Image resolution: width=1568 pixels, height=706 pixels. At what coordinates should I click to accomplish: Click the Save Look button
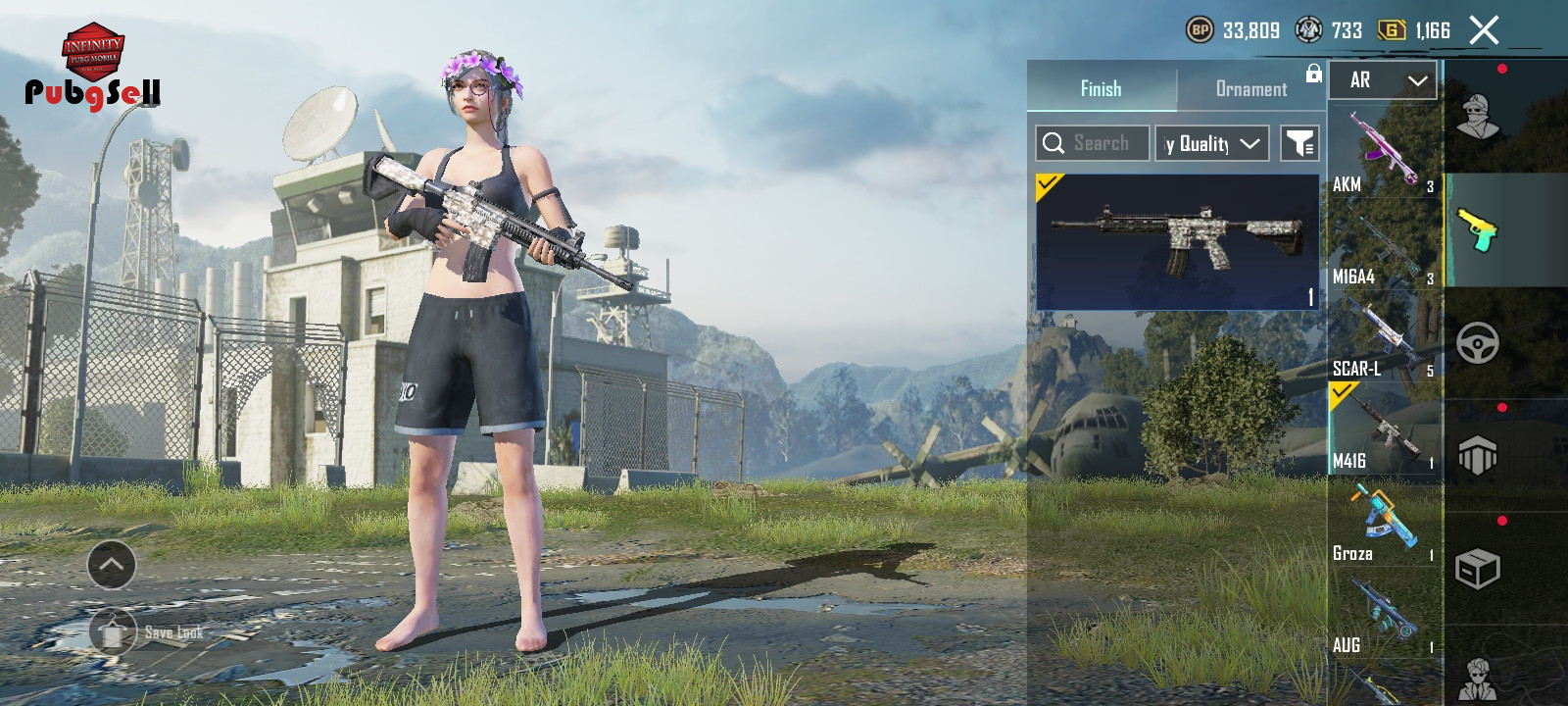click(147, 632)
